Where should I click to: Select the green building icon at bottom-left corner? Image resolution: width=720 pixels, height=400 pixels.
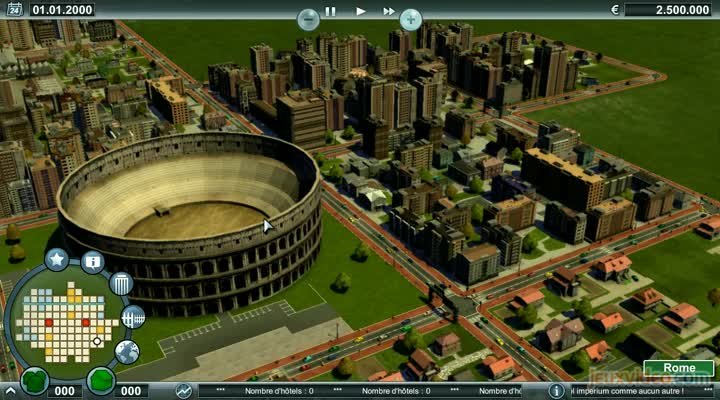tap(35, 381)
